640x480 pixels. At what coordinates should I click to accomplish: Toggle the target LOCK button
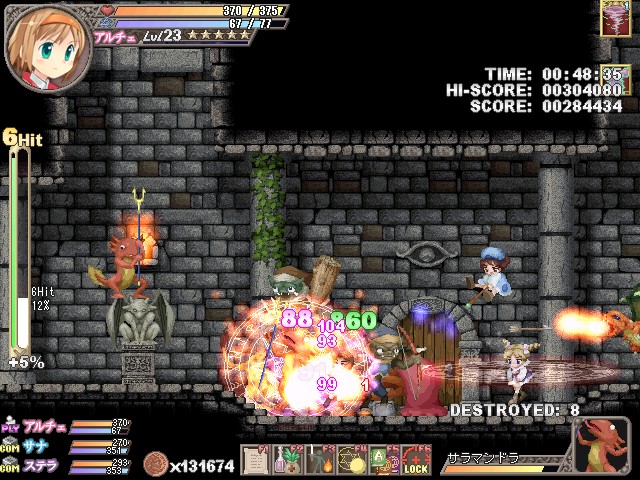pos(416,462)
